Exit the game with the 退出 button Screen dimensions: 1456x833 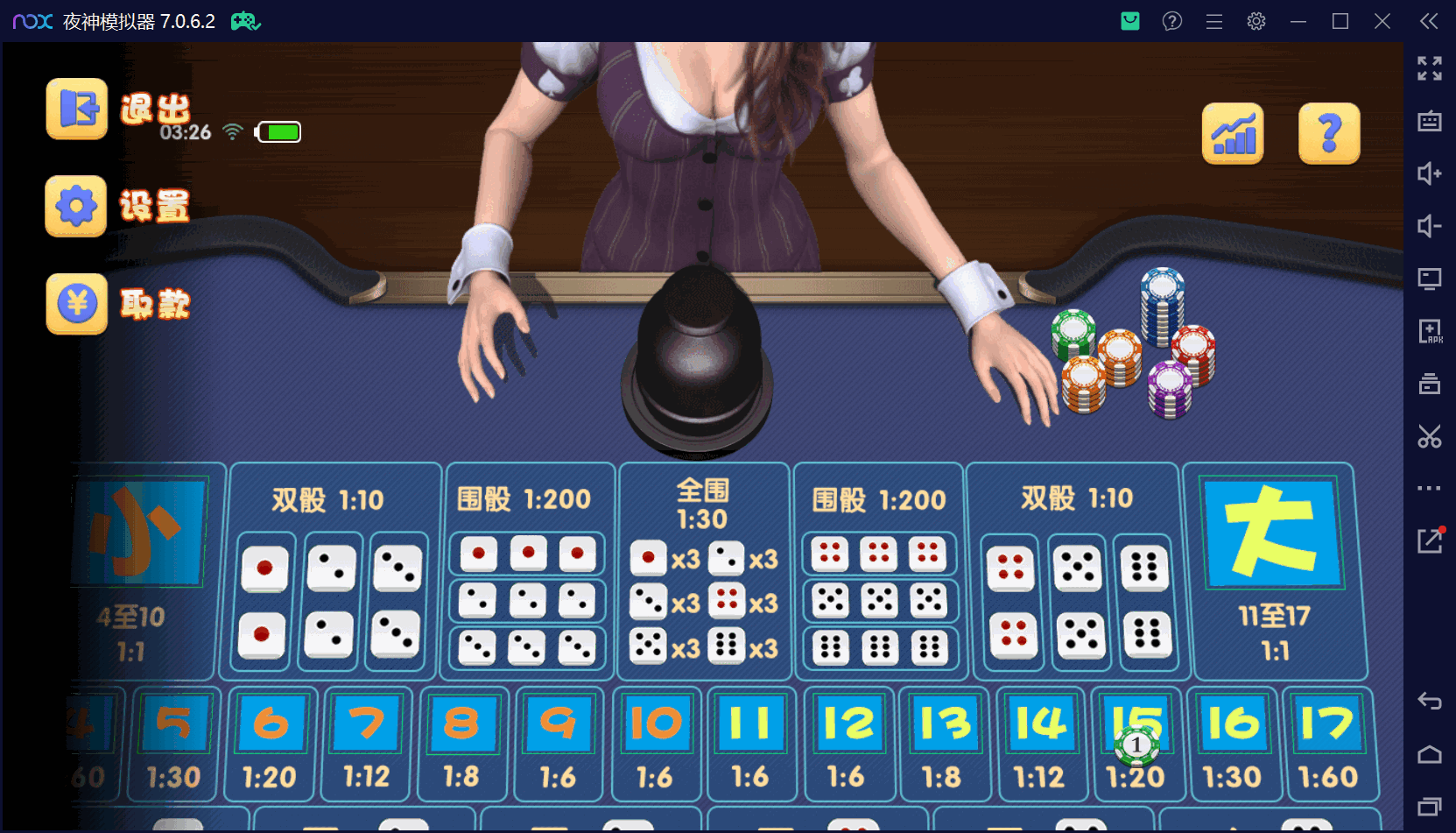tap(77, 109)
